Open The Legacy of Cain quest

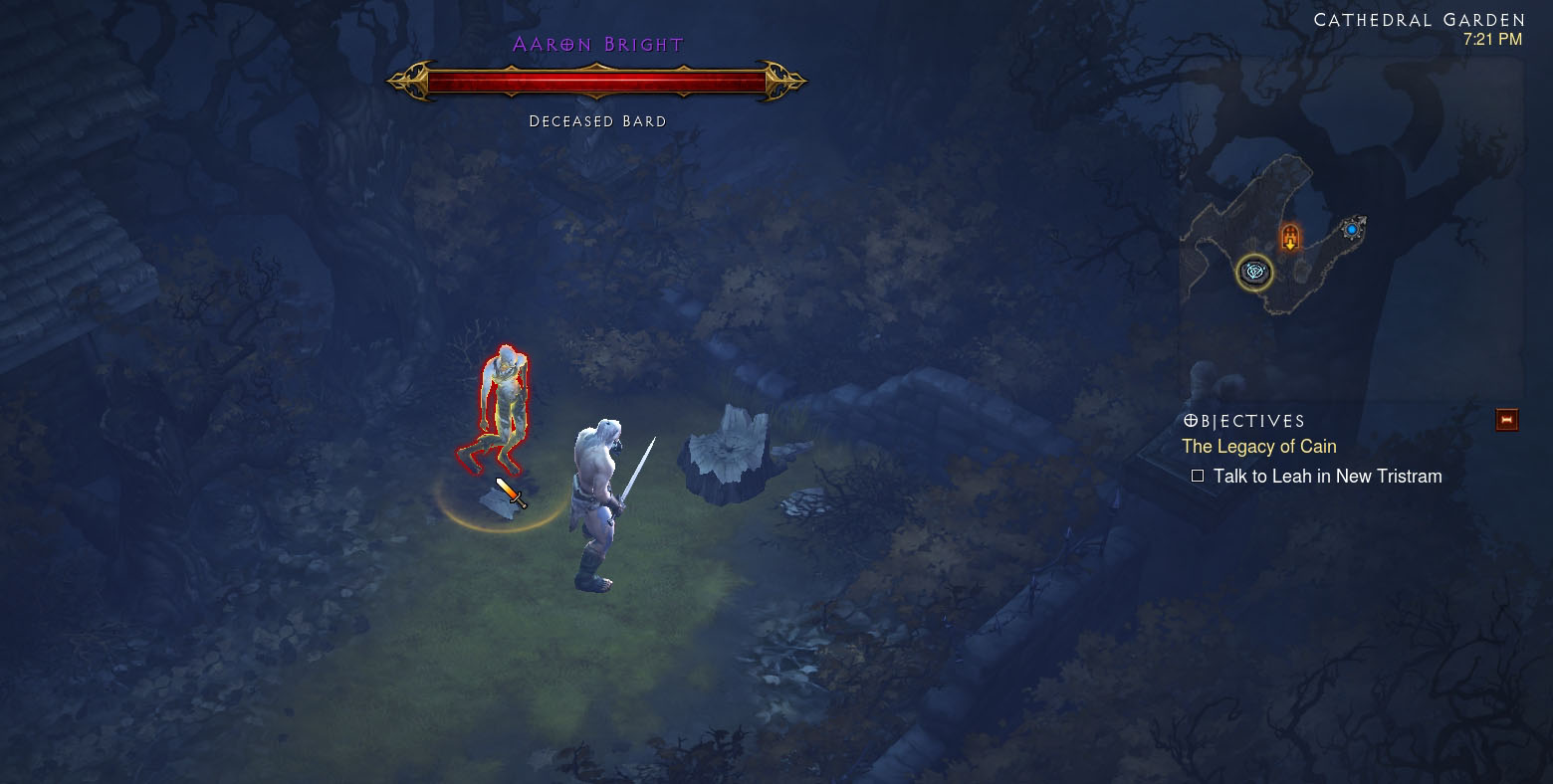(1258, 447)
